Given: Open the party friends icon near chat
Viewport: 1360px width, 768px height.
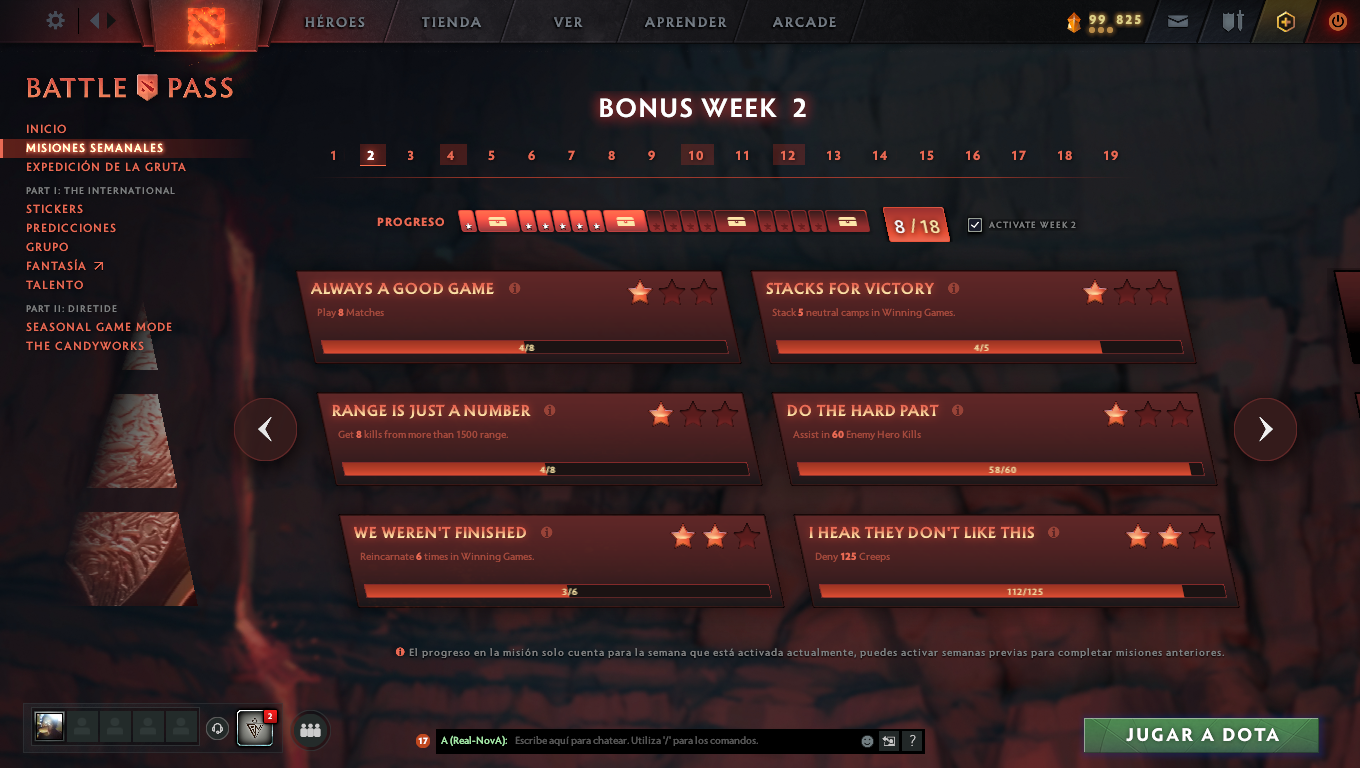Looking at the screenshot, I should 309,729.
